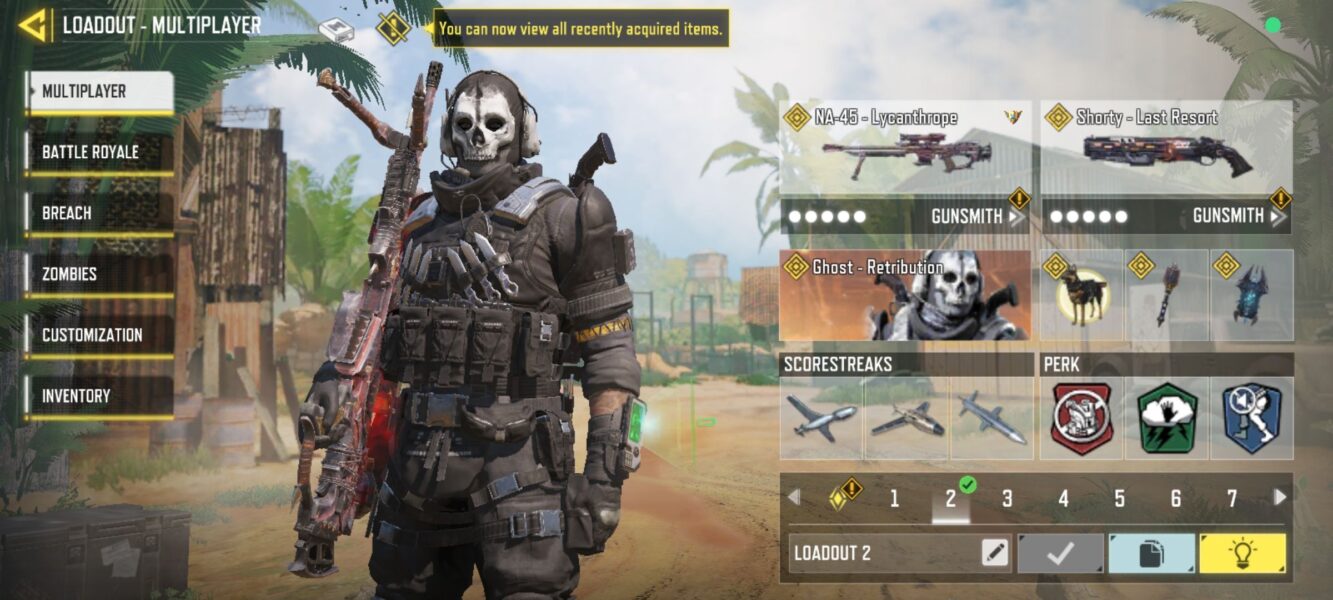1333x600 pixels.
Task: Open the Breach loadout category
Action: click(x=100, y=214)
